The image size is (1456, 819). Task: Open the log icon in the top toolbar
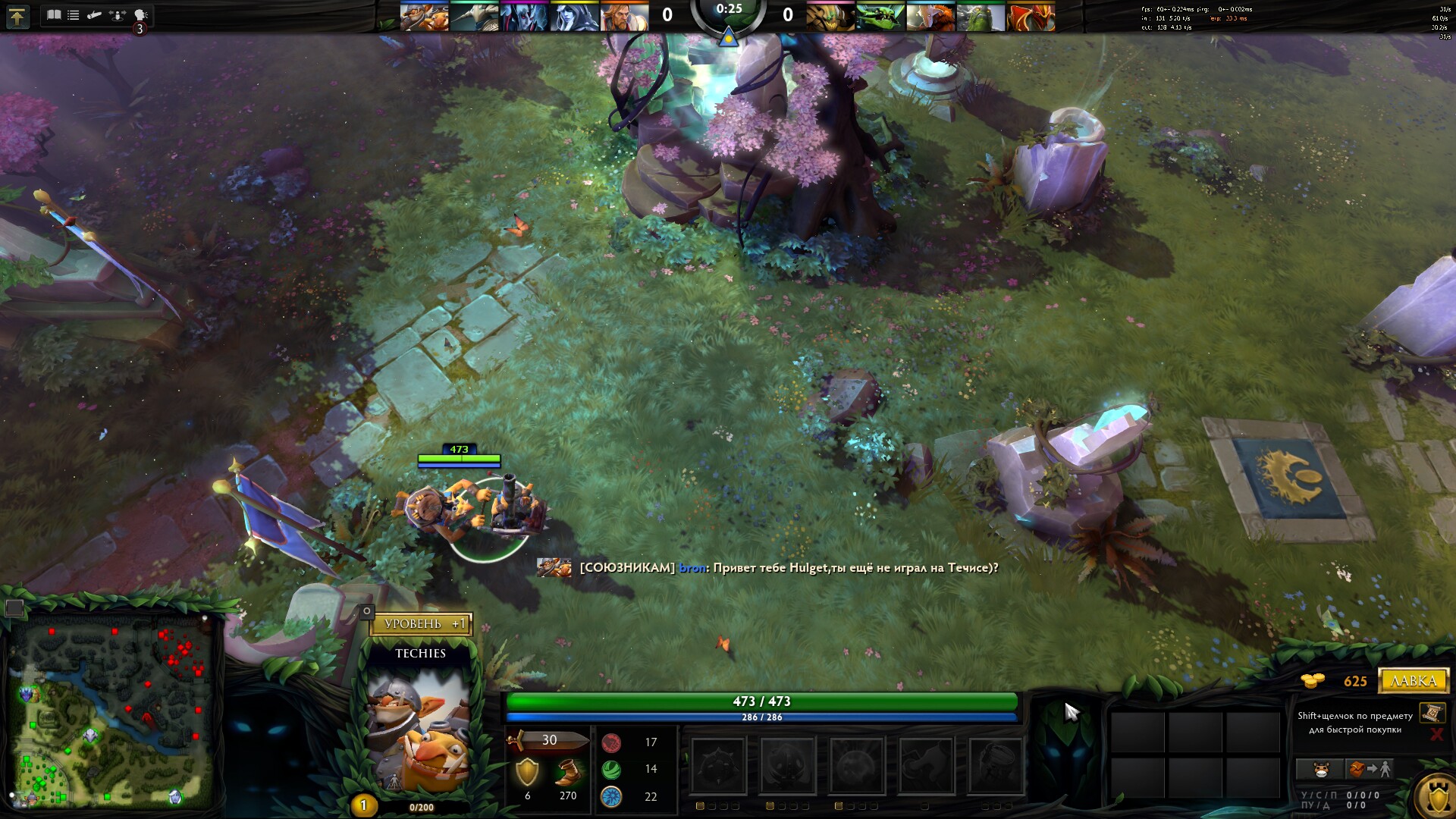pyautogui.click(x=95, y=14)
